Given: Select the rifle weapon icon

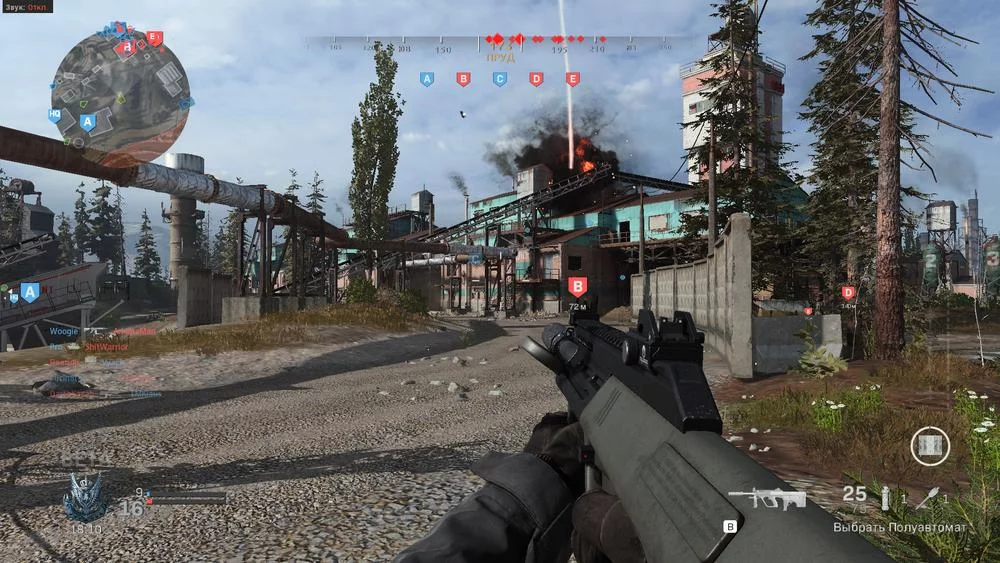Looking at the screenshot, I should [766, 497].
